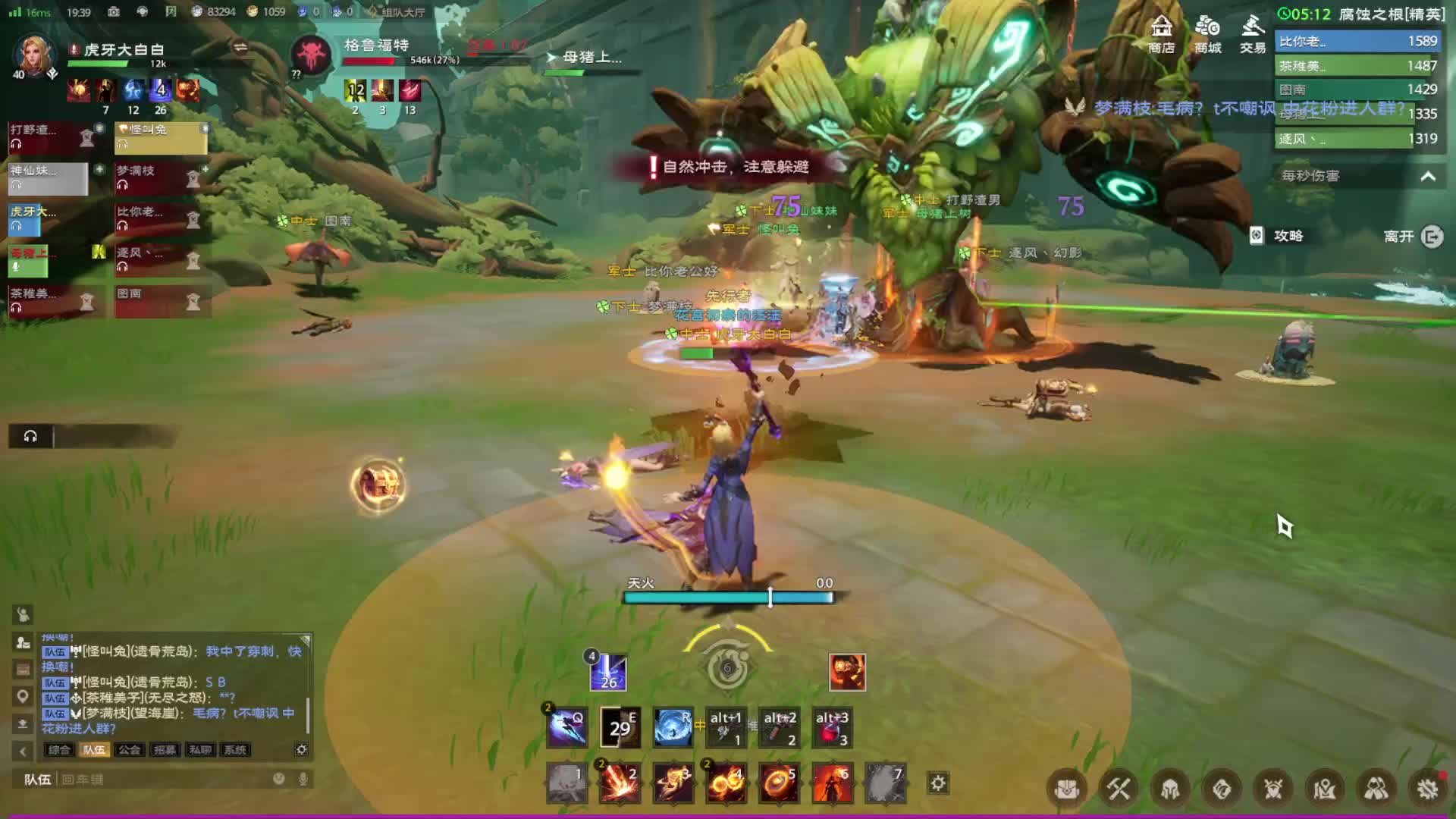Open the 攻略 strategy guide
The width and height of the screenshot is (1456, 819).
pos(1278,236)
